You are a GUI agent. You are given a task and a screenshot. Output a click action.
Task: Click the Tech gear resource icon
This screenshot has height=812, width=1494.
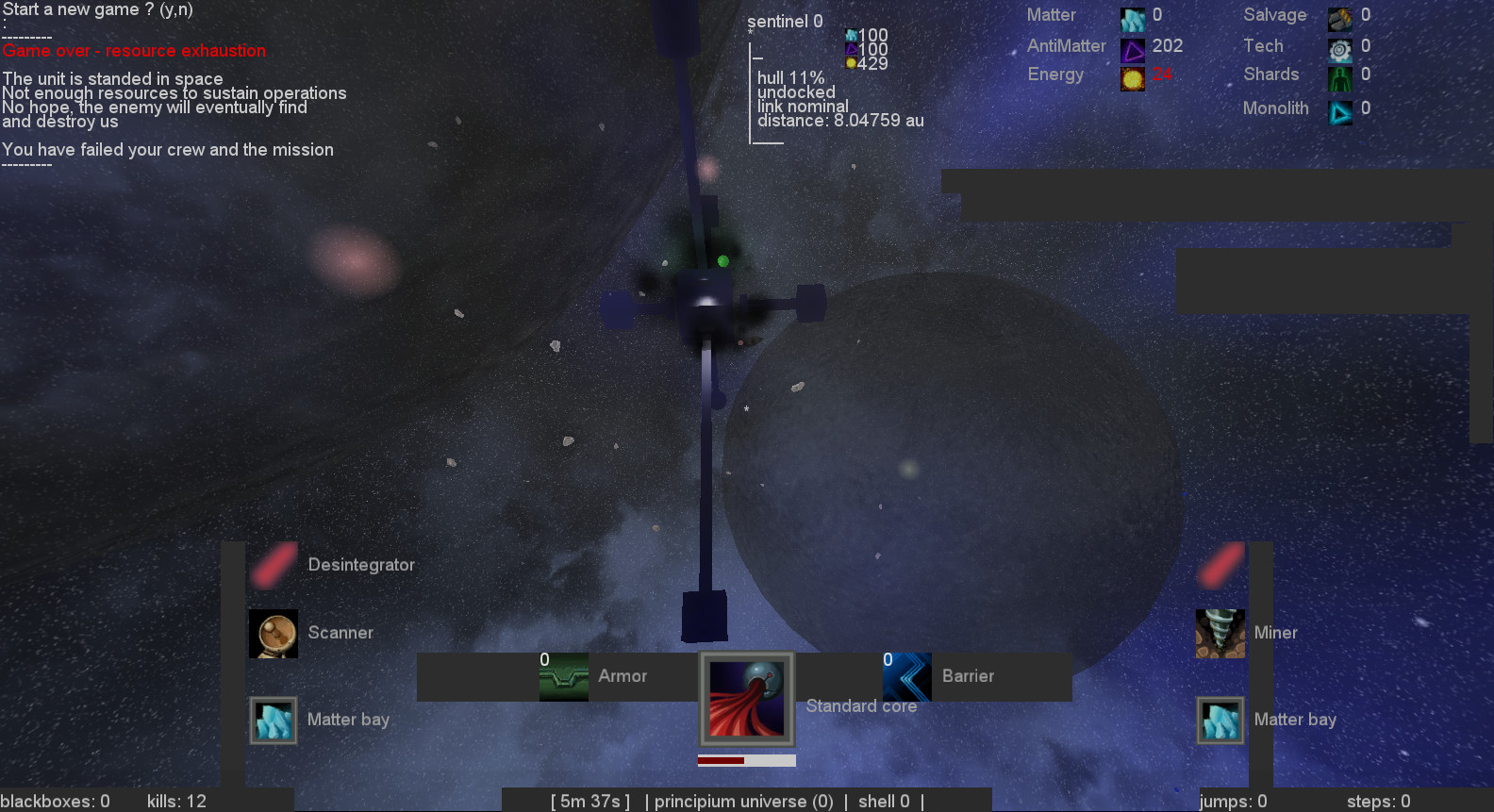pos(1339,48)
